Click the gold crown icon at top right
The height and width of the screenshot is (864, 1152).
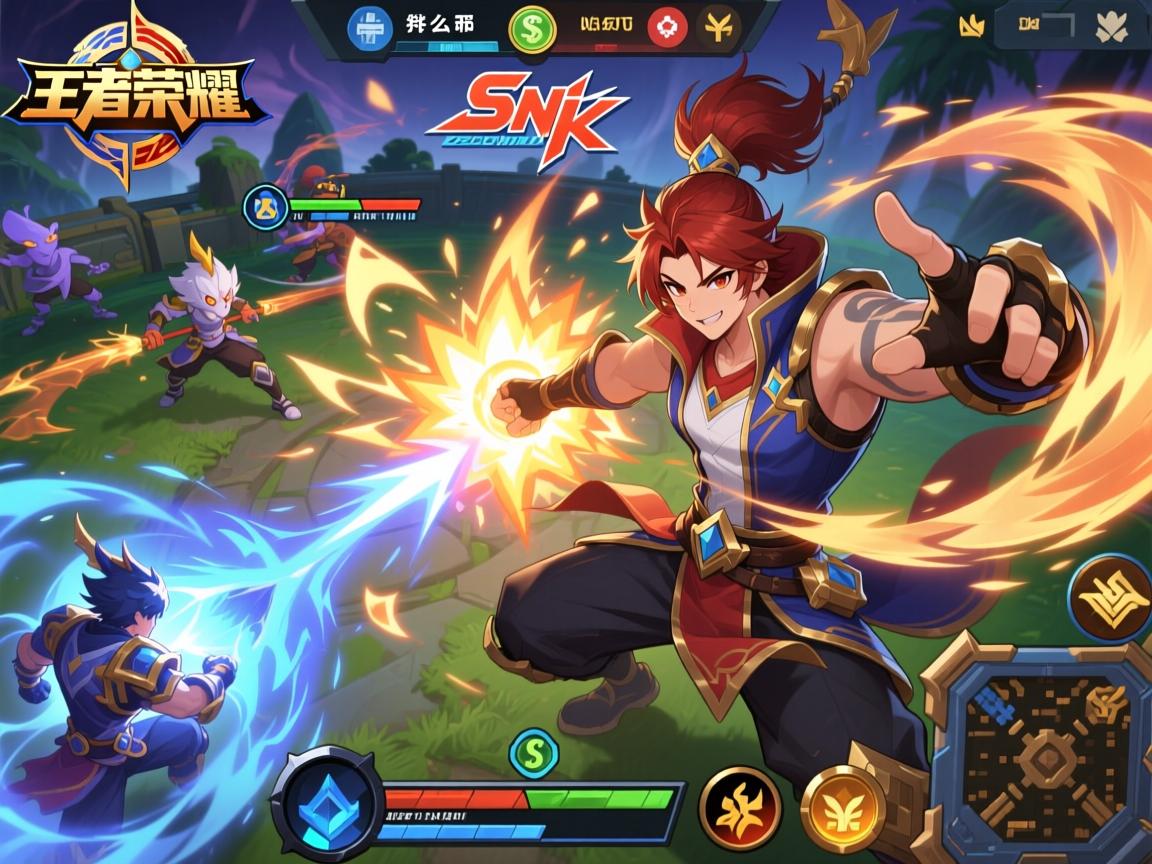[x=969, y=27]
